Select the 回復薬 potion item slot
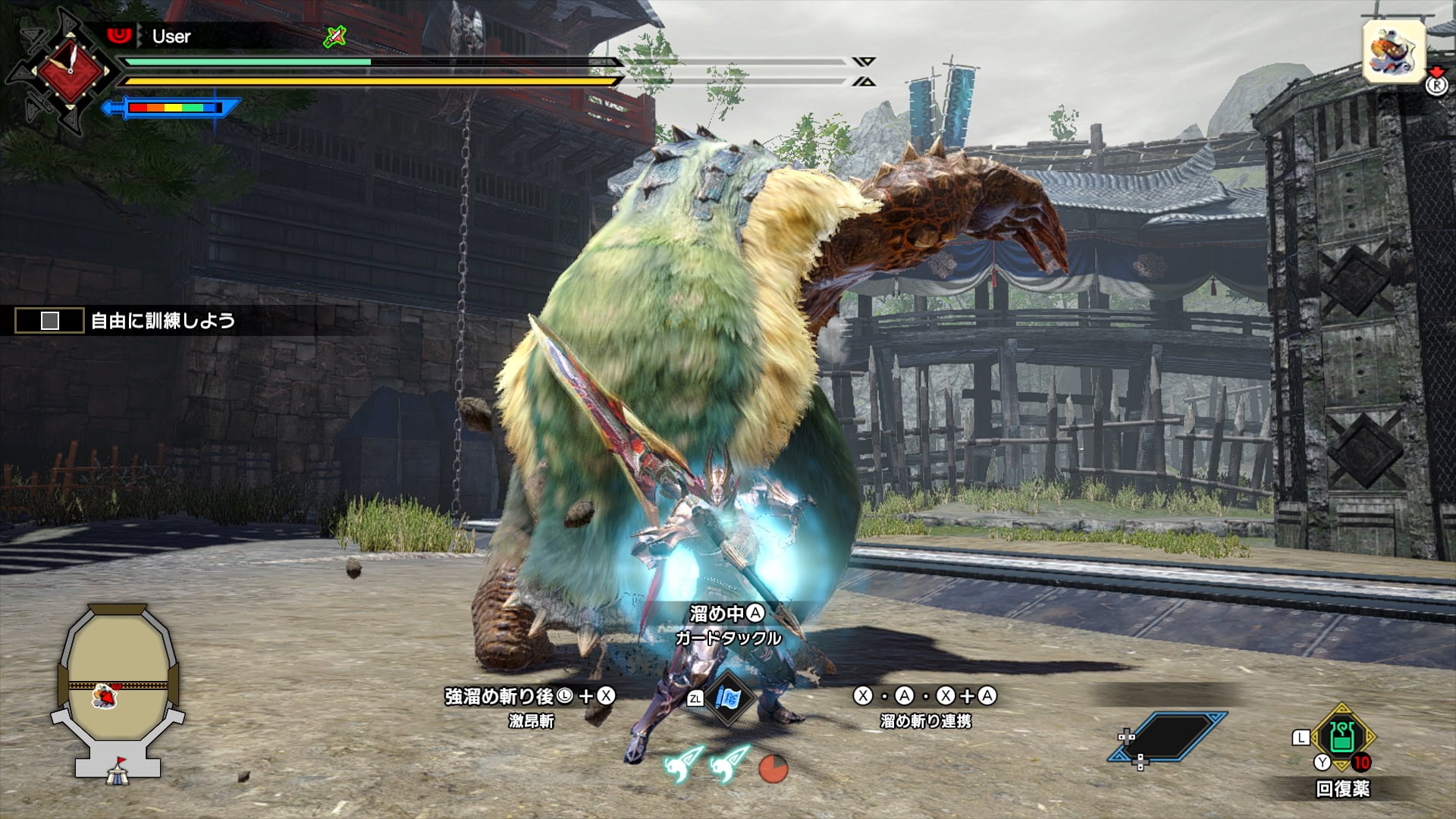 point(1341,736)
